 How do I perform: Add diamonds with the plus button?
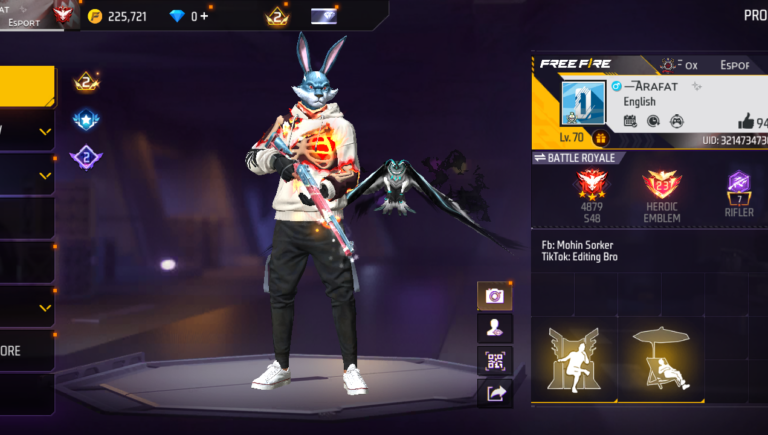[205, 16]
